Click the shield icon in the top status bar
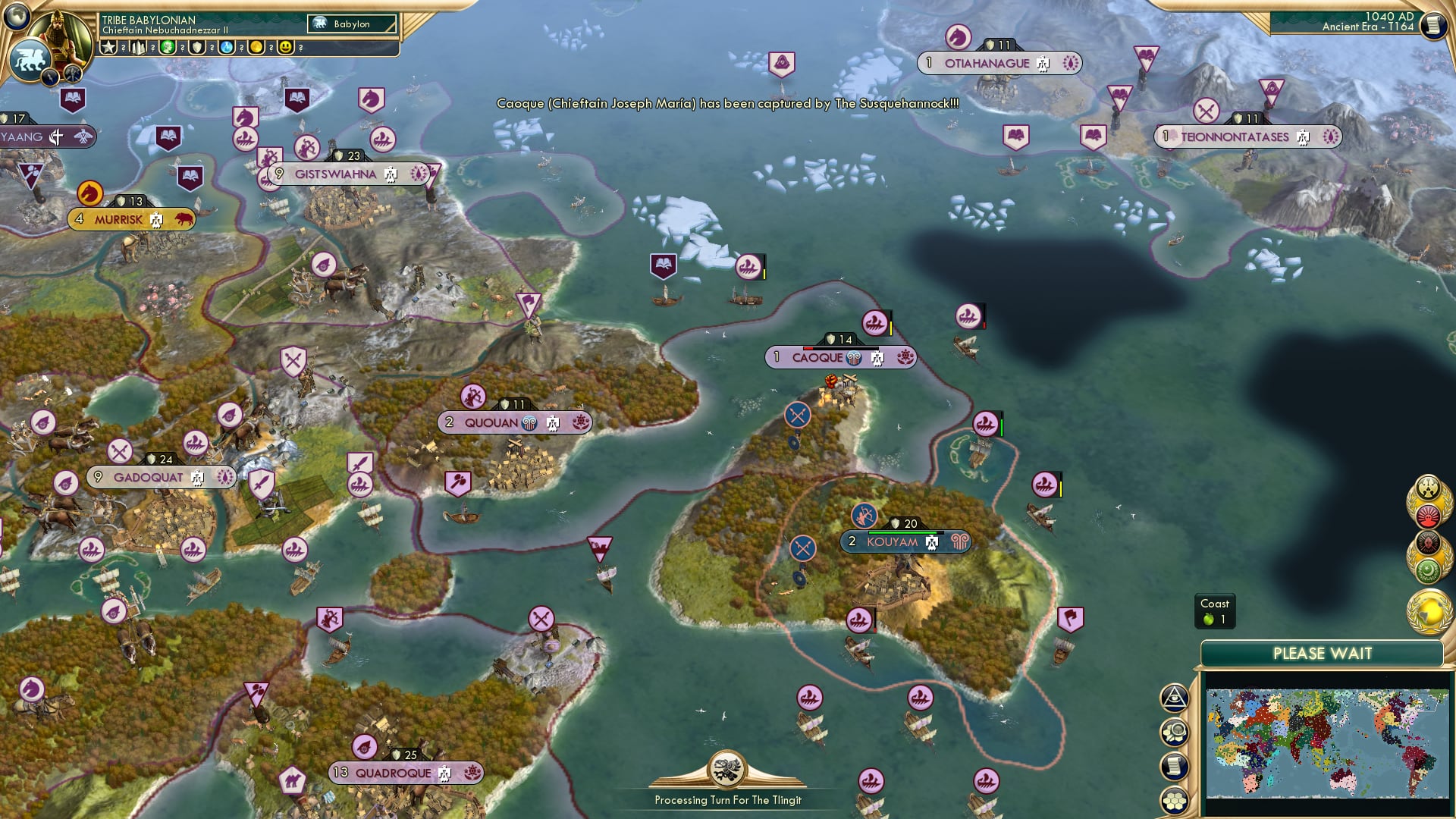The width and height of the screenshot is (1456, 819). click(196, 48)
